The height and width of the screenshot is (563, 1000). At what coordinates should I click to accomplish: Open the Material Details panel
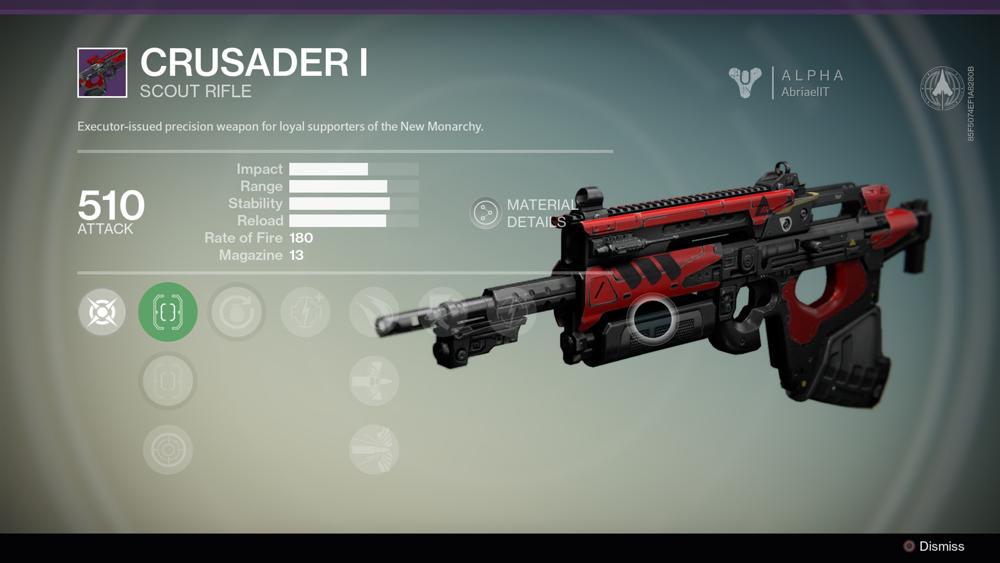pos(486,213)
